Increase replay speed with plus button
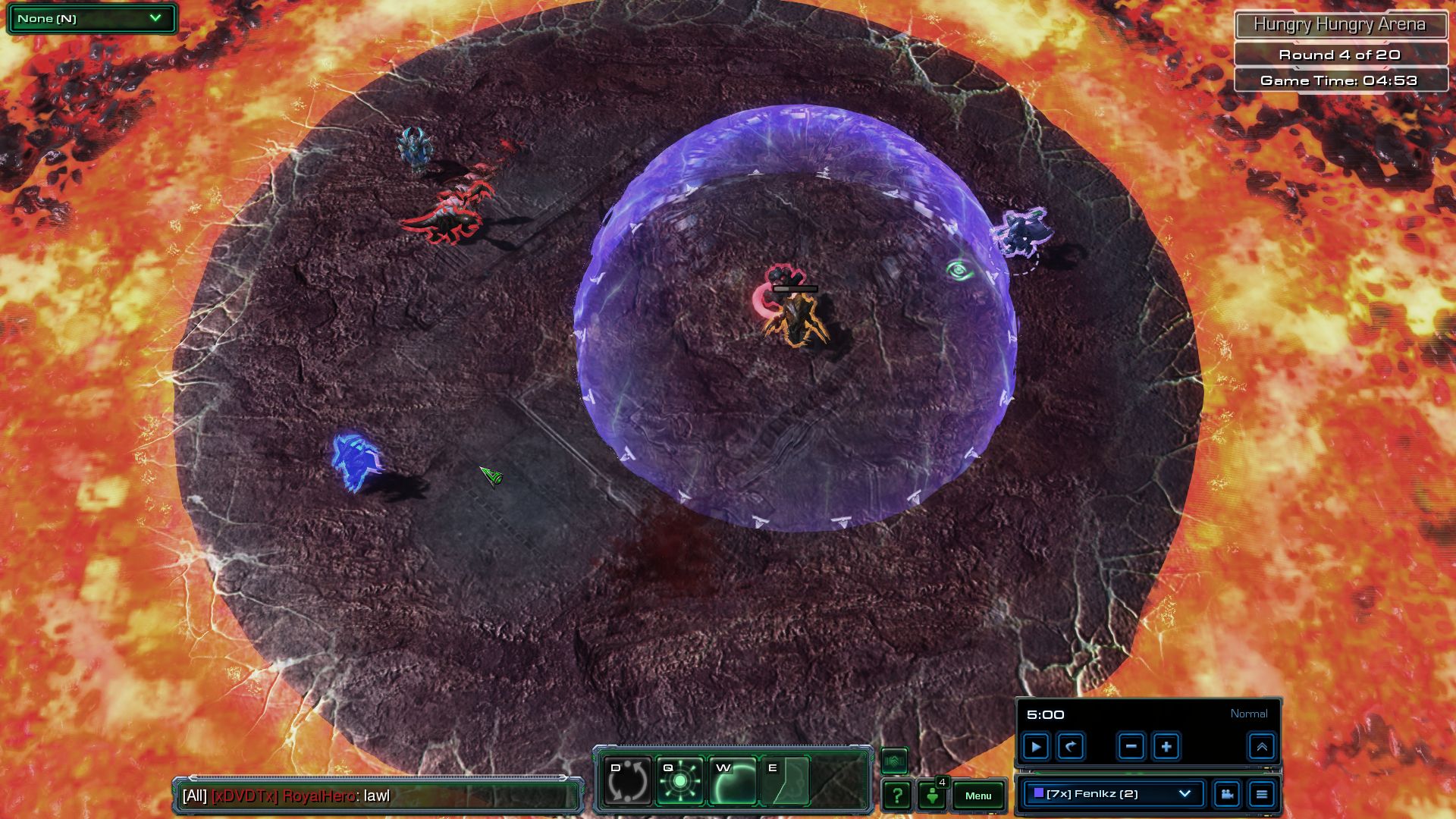 pyautogui.click(x=1166, y=747)
